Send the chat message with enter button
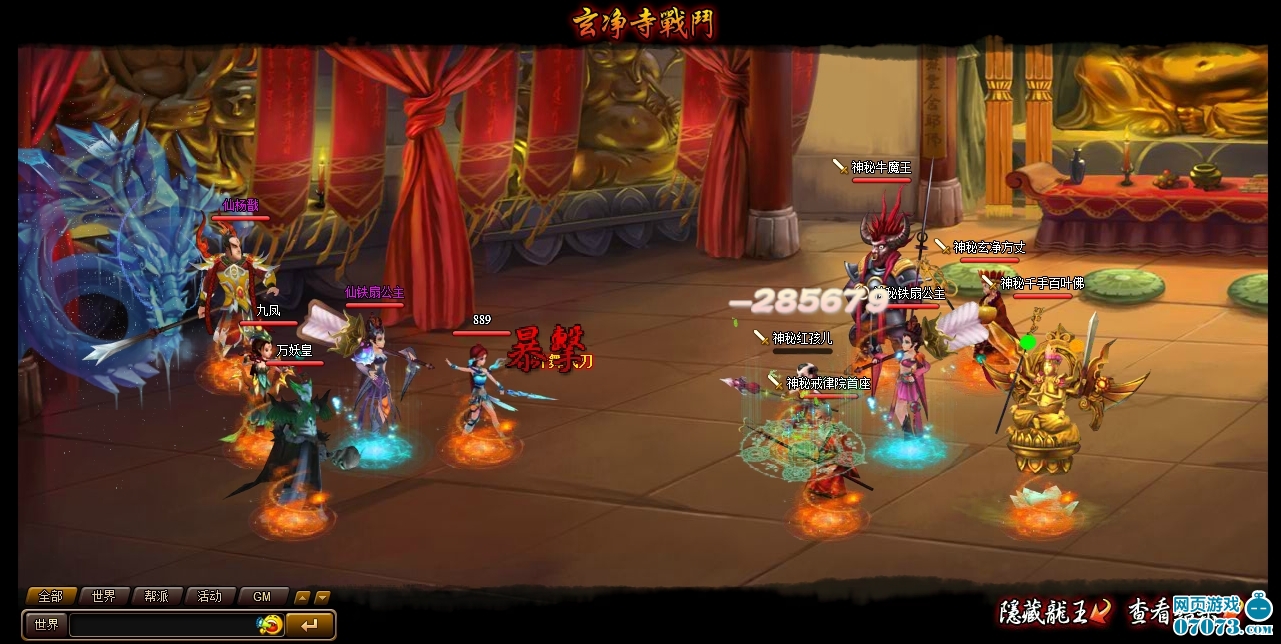1281x644 pixels. point(309,625)
